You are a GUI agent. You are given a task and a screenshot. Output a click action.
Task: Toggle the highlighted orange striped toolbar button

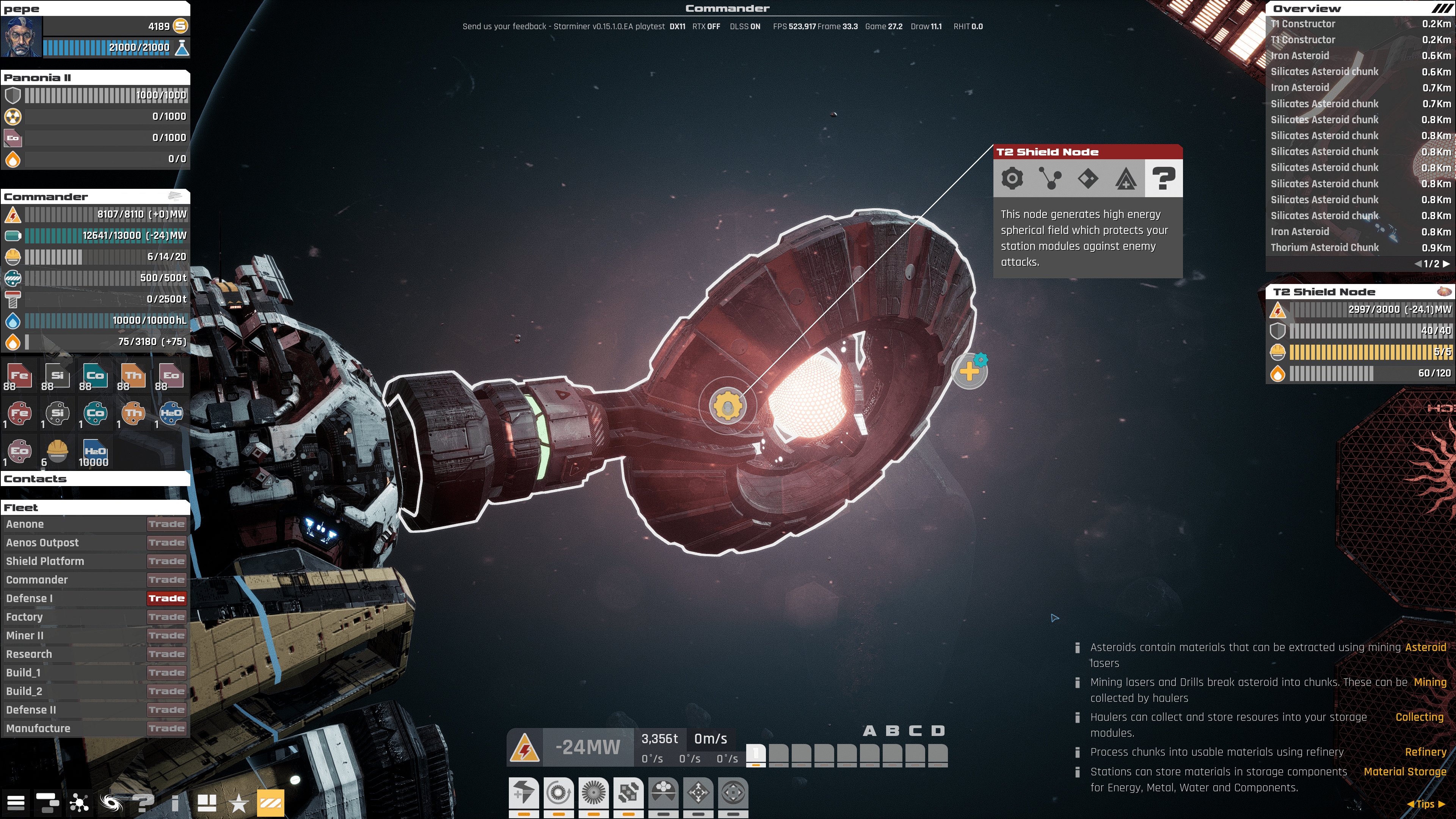[x=270, y=803]
